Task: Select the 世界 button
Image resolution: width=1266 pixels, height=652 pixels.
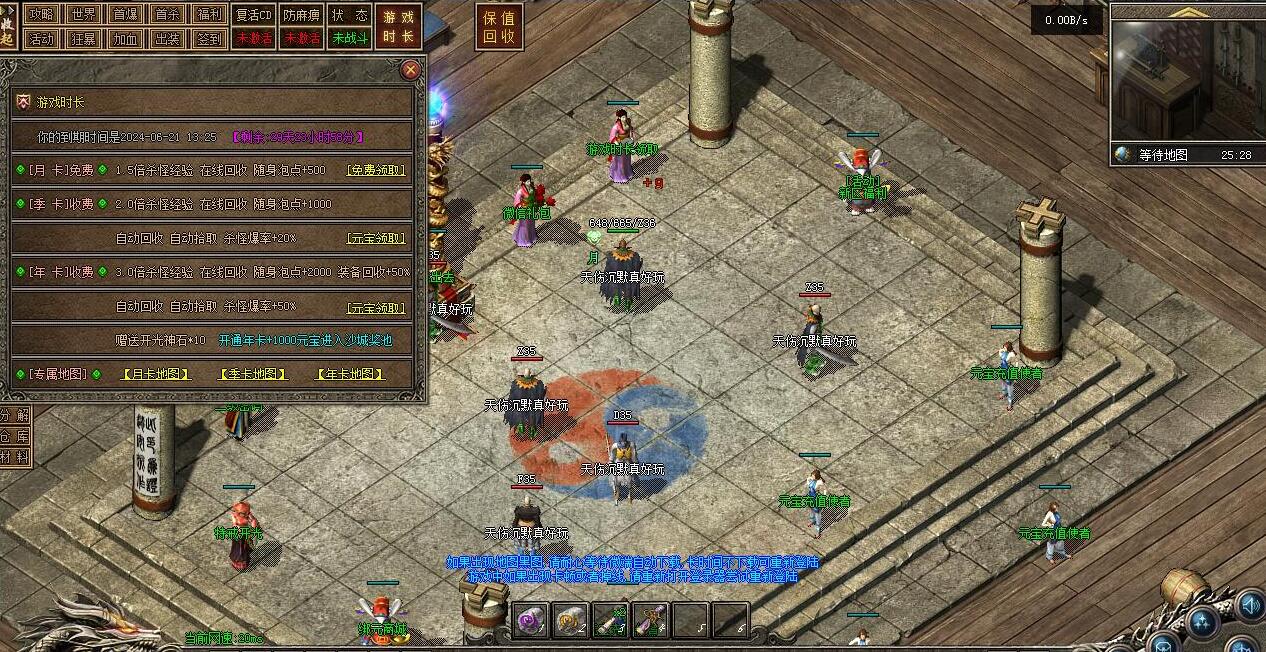Action: tap(84, 14)
